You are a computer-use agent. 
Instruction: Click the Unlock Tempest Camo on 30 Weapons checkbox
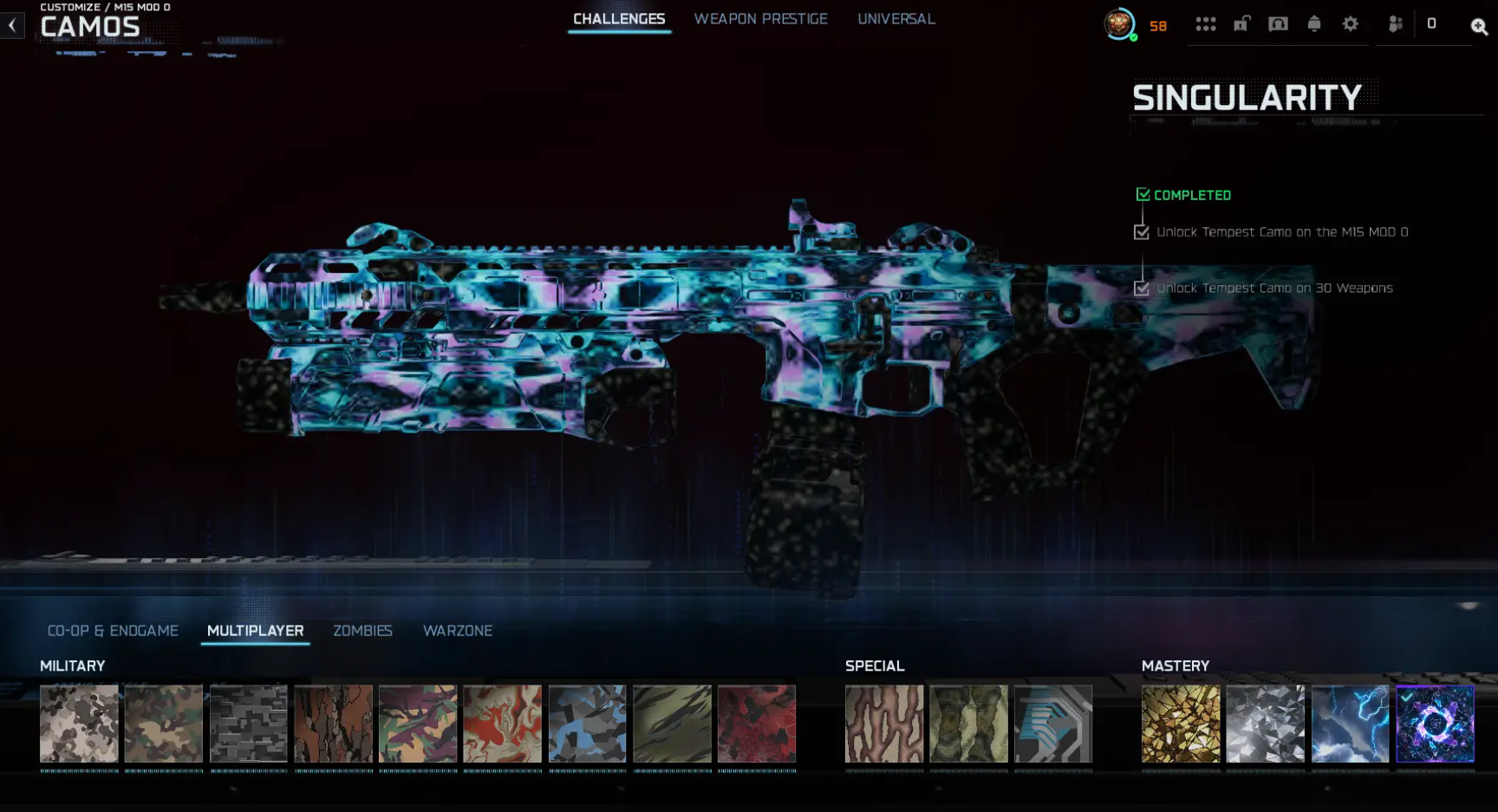1141,288
